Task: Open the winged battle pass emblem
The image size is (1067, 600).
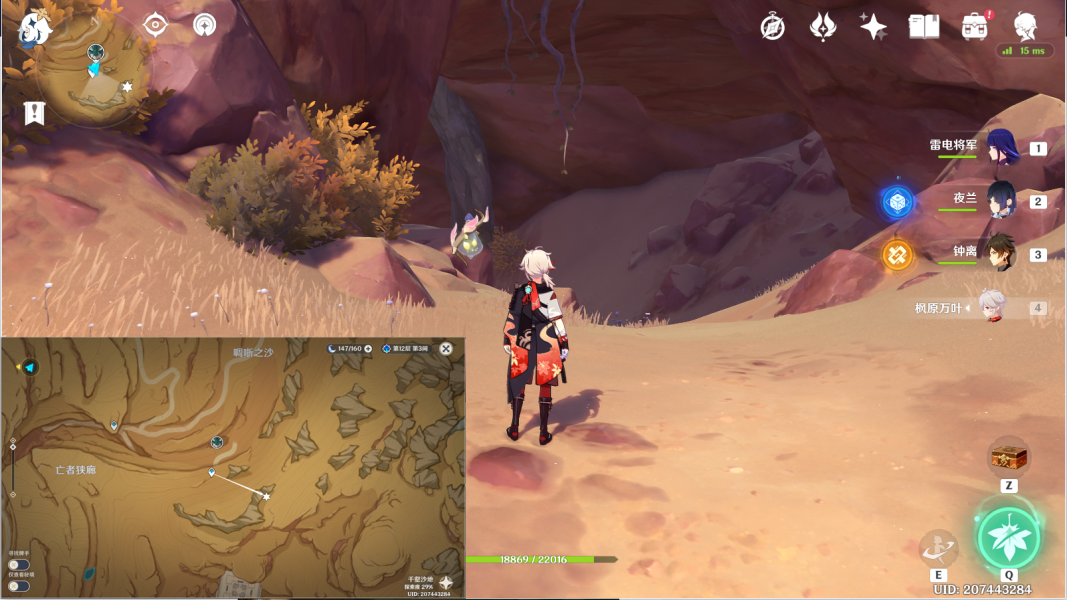Action: [822, 27]
